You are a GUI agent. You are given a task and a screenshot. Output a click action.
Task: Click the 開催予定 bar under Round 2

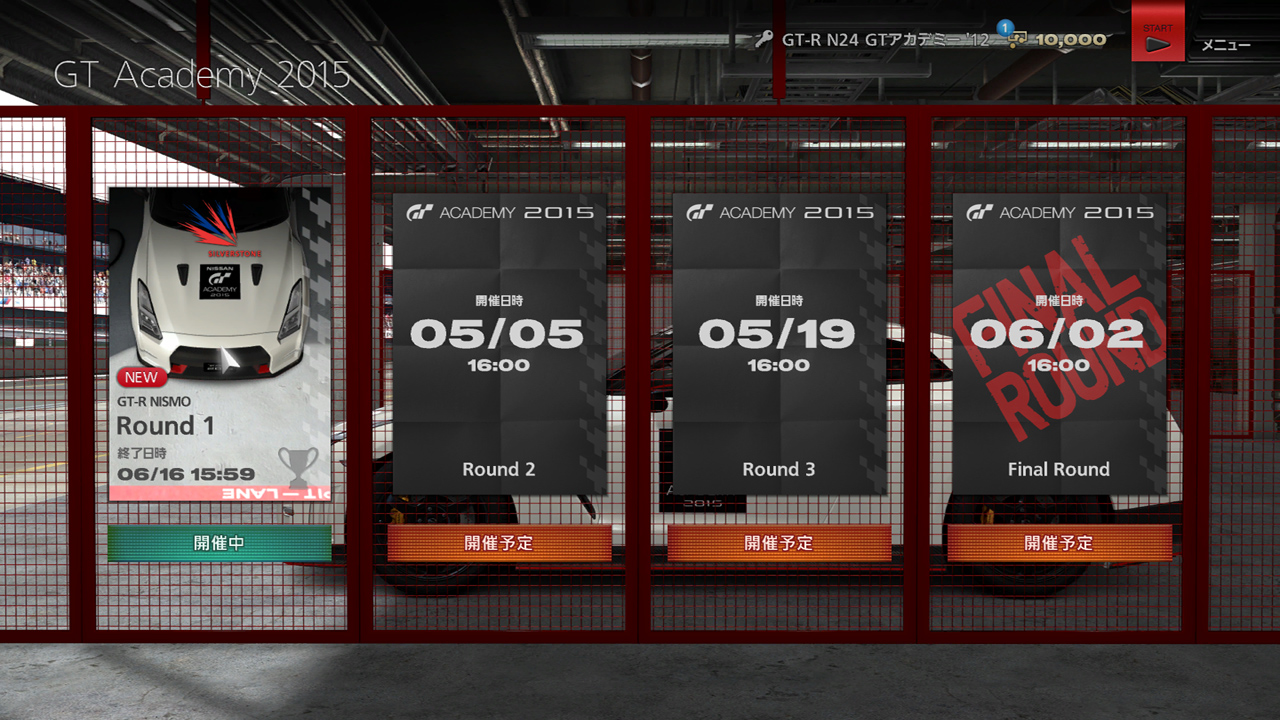(x=499, y=544)
